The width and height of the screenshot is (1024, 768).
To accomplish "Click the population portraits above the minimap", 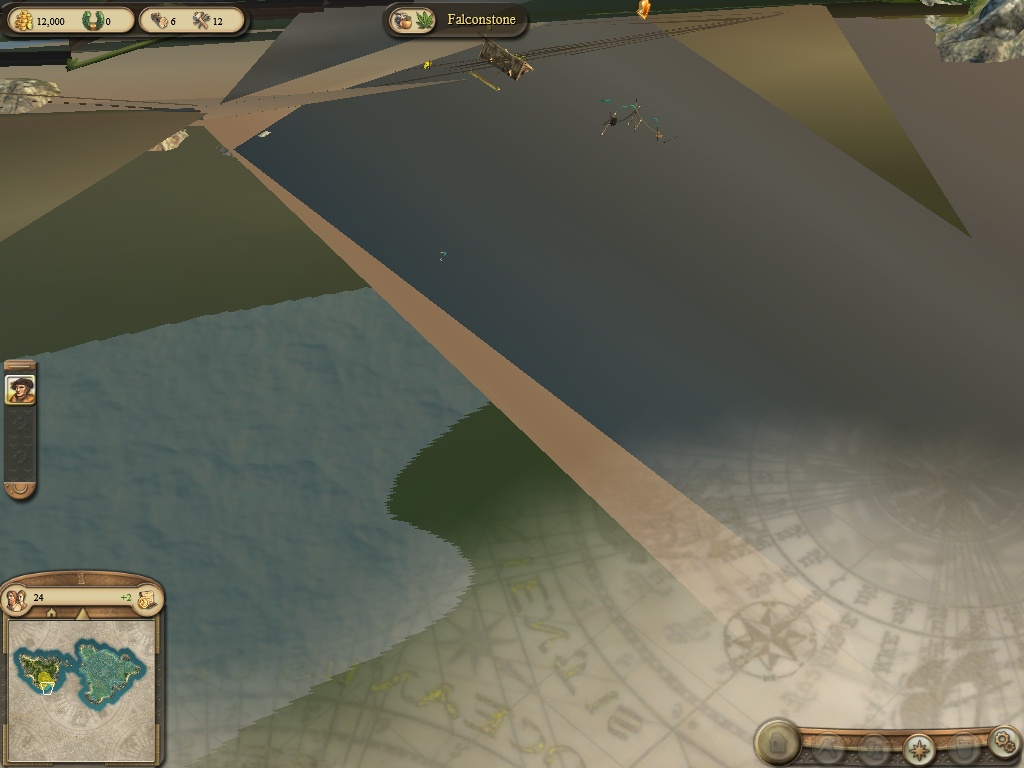I will pyautogui.click(x=16, y=599).
